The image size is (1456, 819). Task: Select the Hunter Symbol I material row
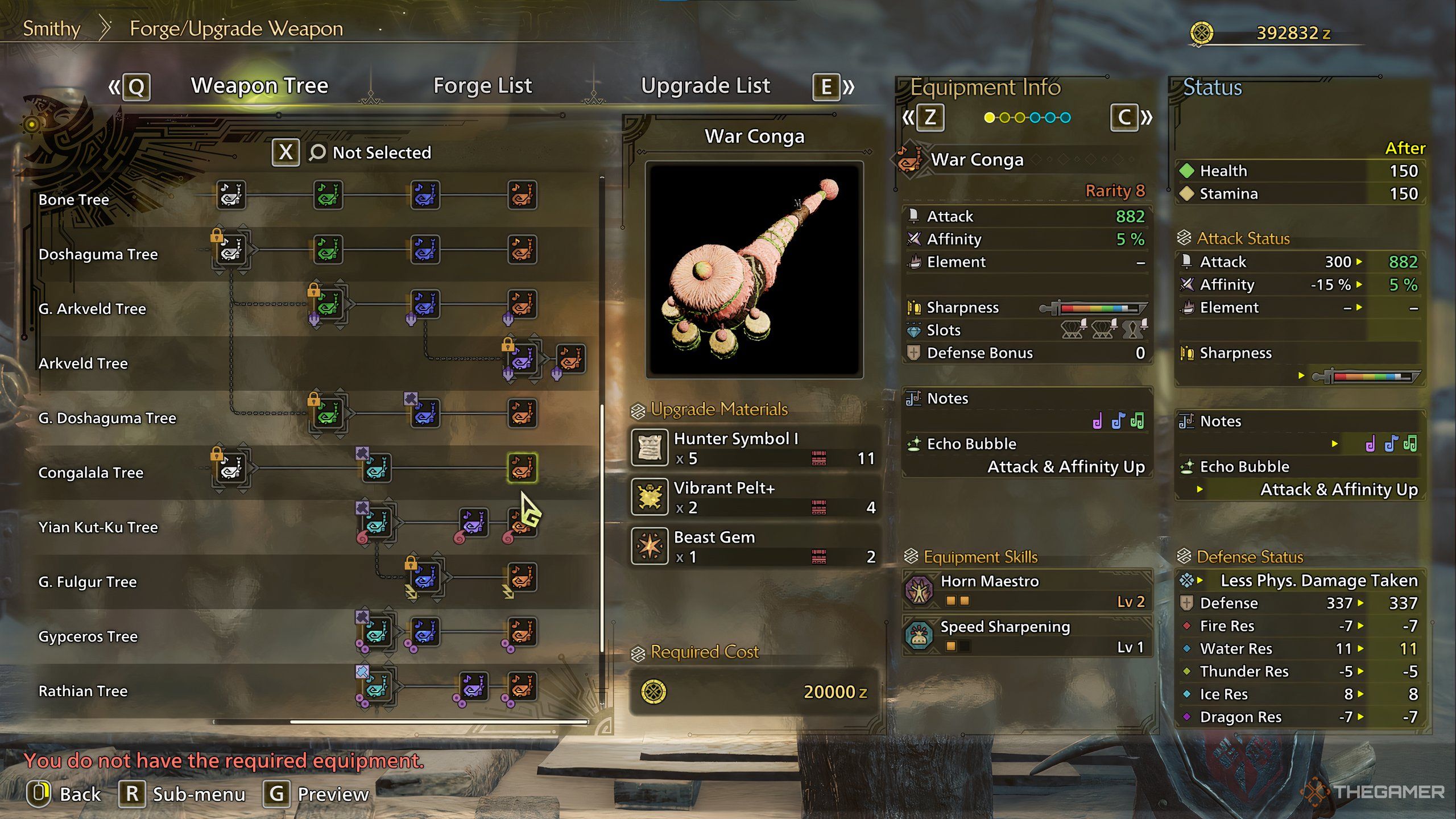coord(754,448)
